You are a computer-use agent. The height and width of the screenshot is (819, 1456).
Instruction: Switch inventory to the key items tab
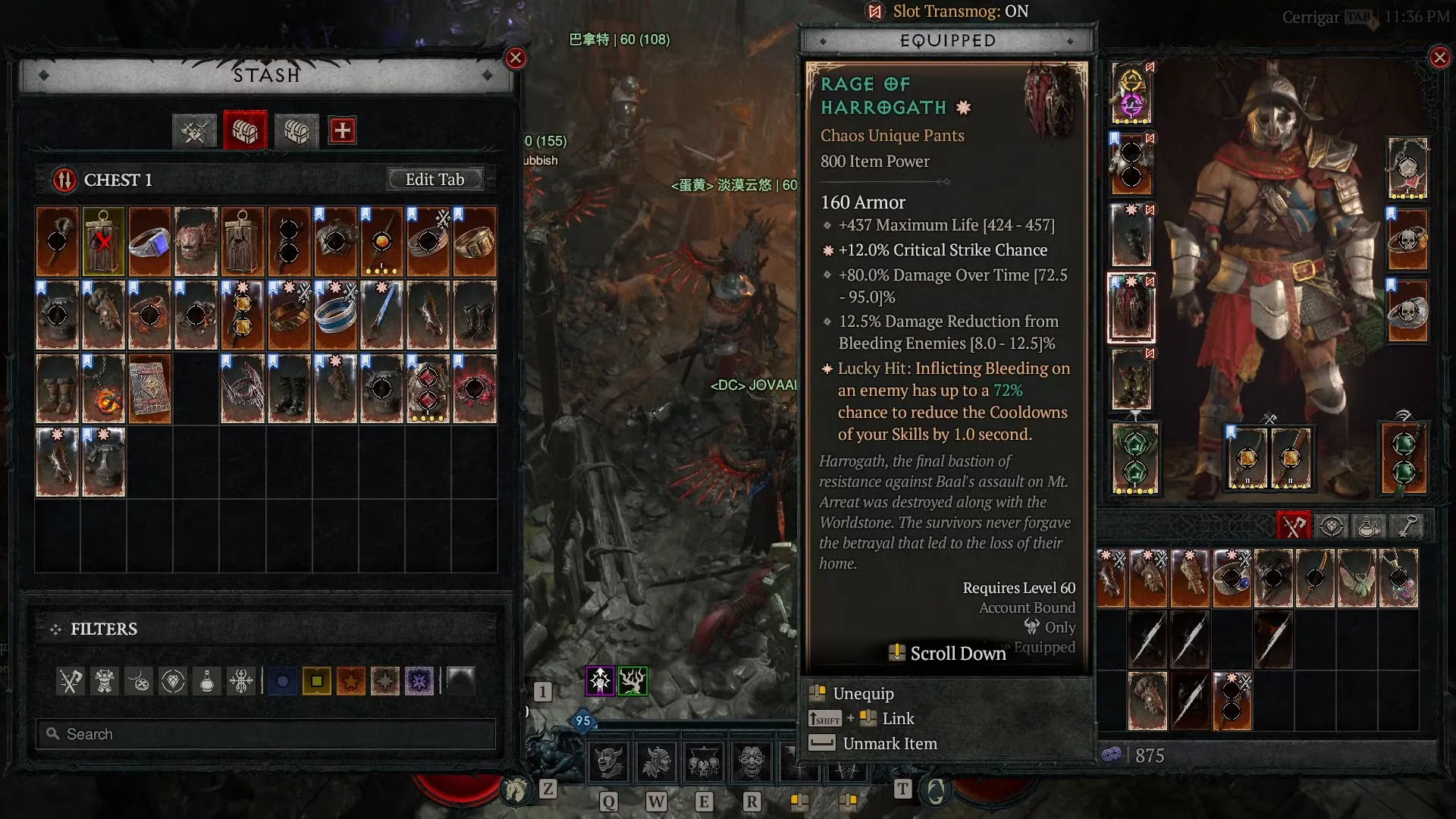1408,526
